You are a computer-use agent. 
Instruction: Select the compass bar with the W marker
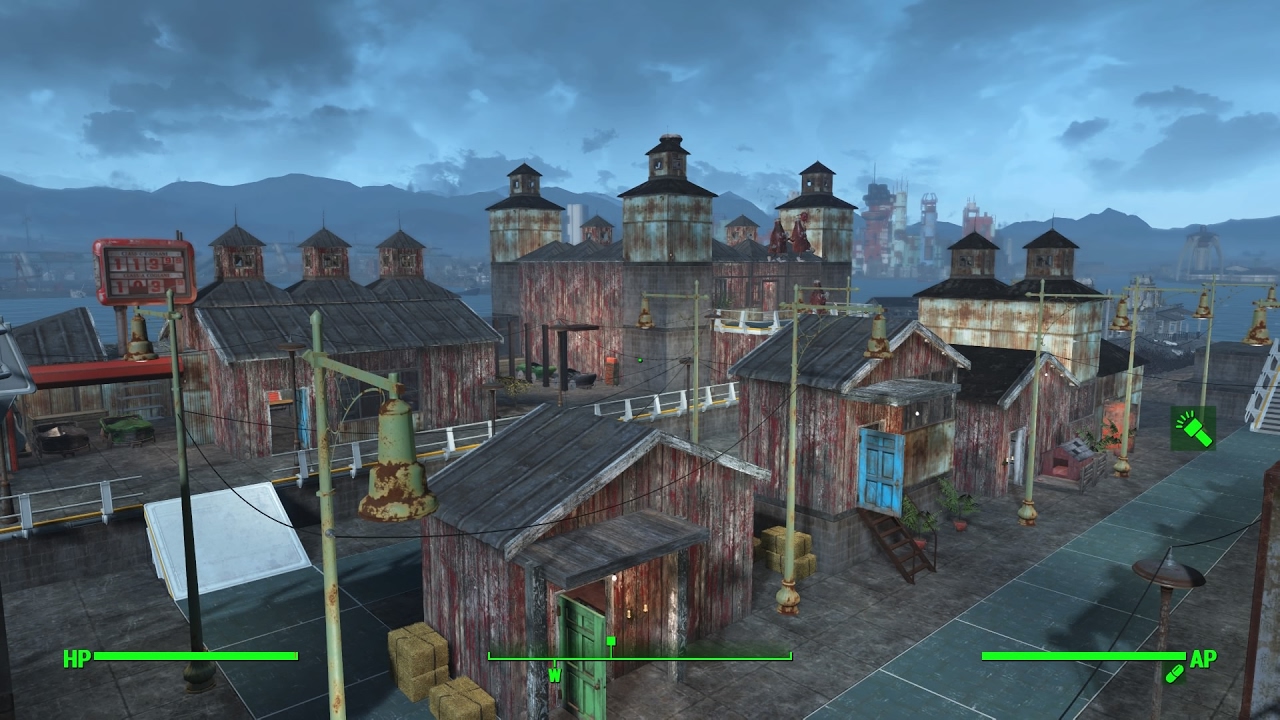(x=639, y=658)
